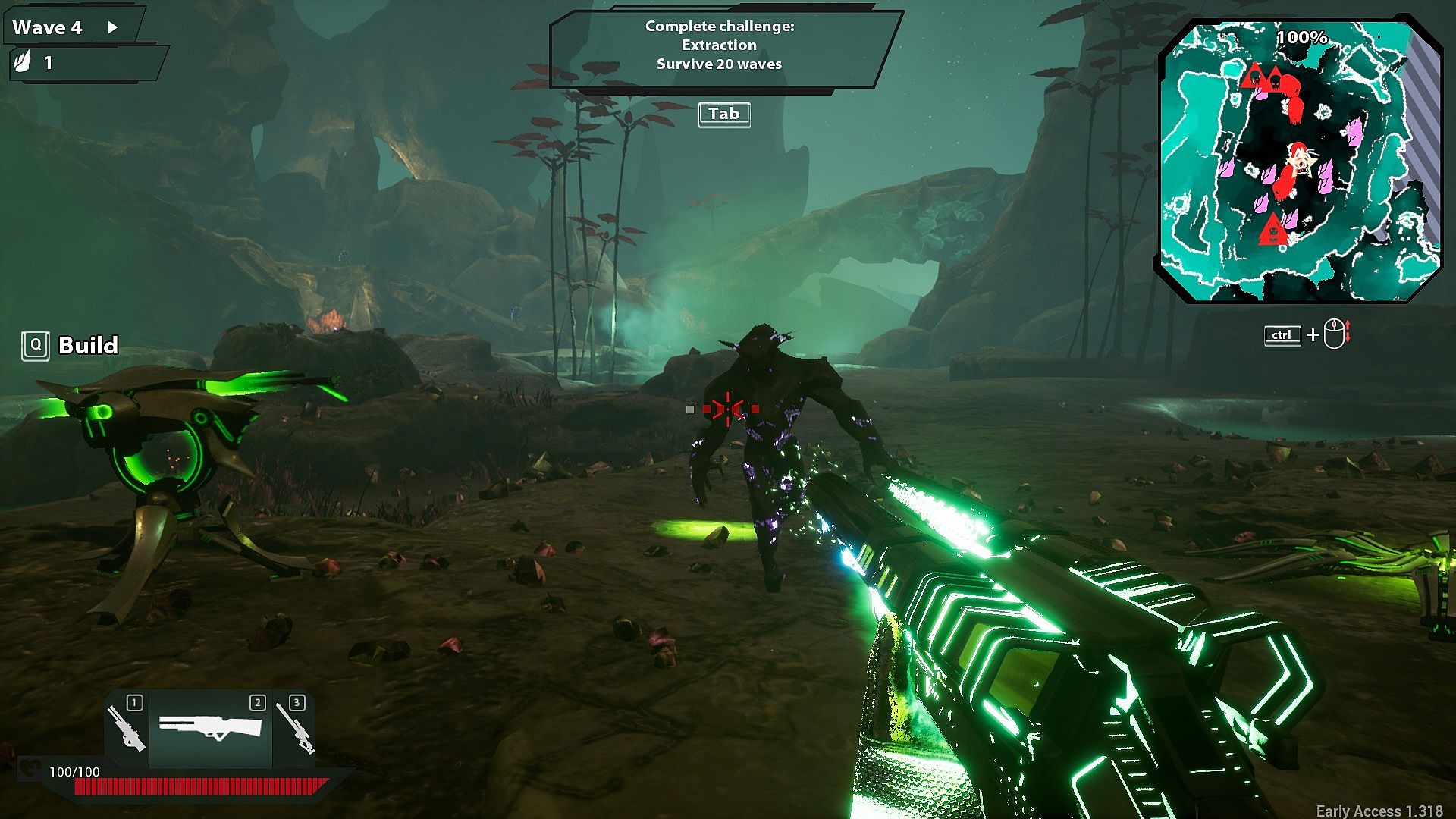Open the Build menu
1456x819 pixels.
coord(71,346)
